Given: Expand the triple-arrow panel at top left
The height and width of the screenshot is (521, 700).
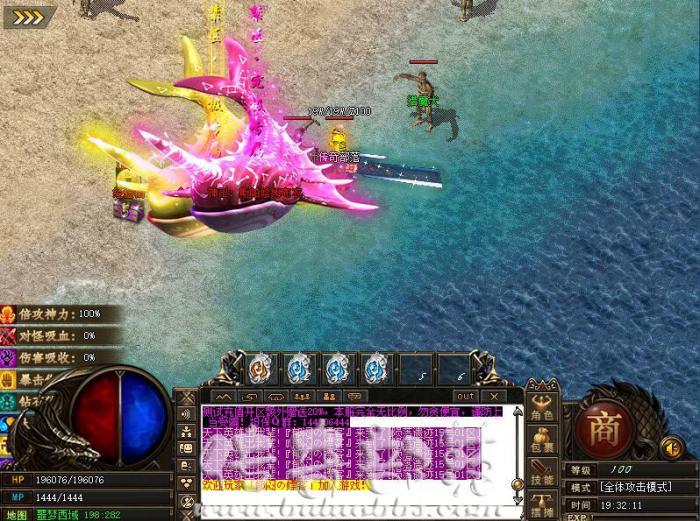Looking at the screenshot, I should coord(28,15).
